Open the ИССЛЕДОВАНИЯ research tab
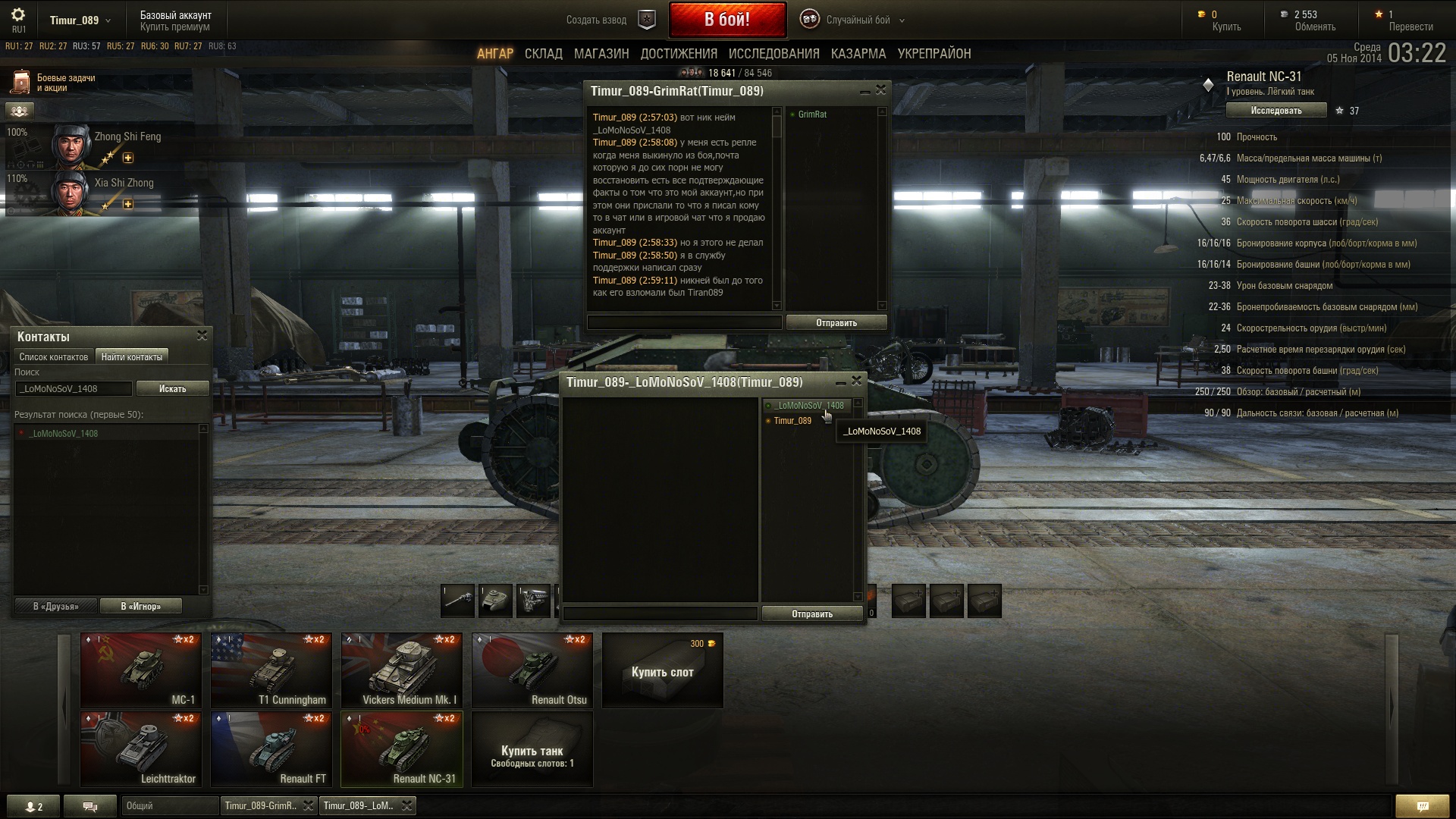 click(x=773, y=54)
